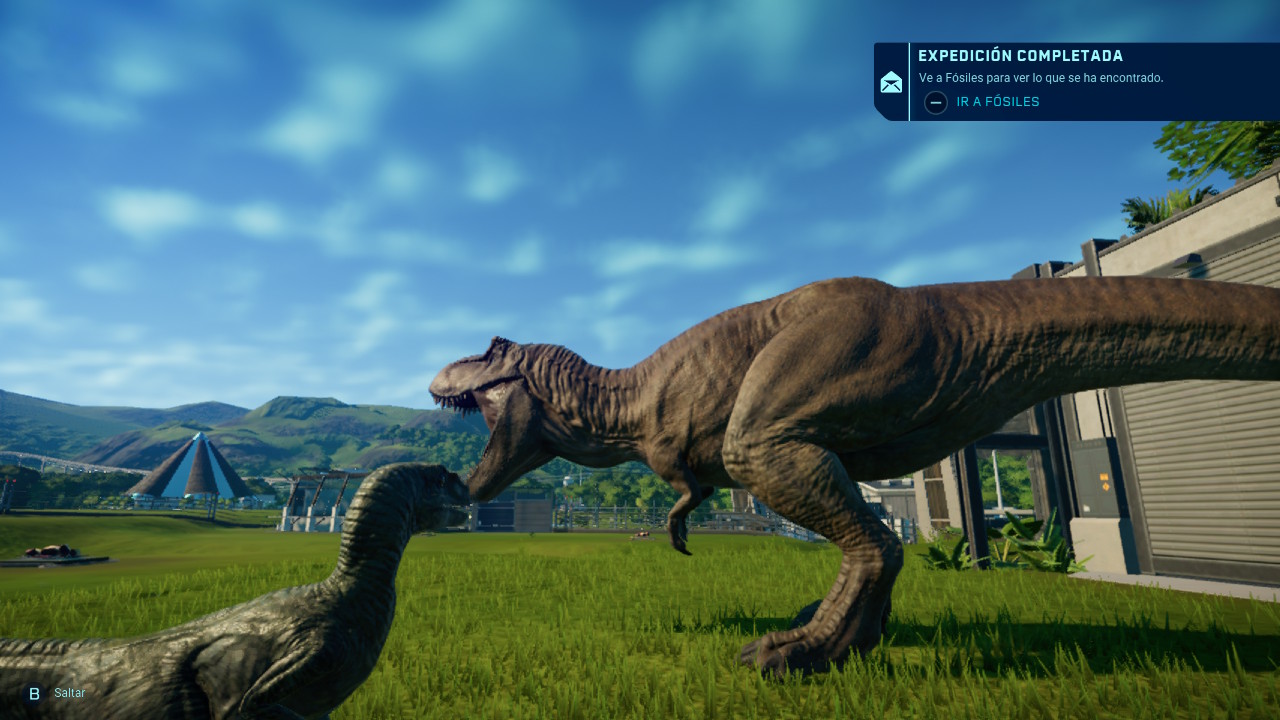The width and height of the screenshot is (1280, 720).
Task: Click the envelope message icon
Action: pos(891,82)
